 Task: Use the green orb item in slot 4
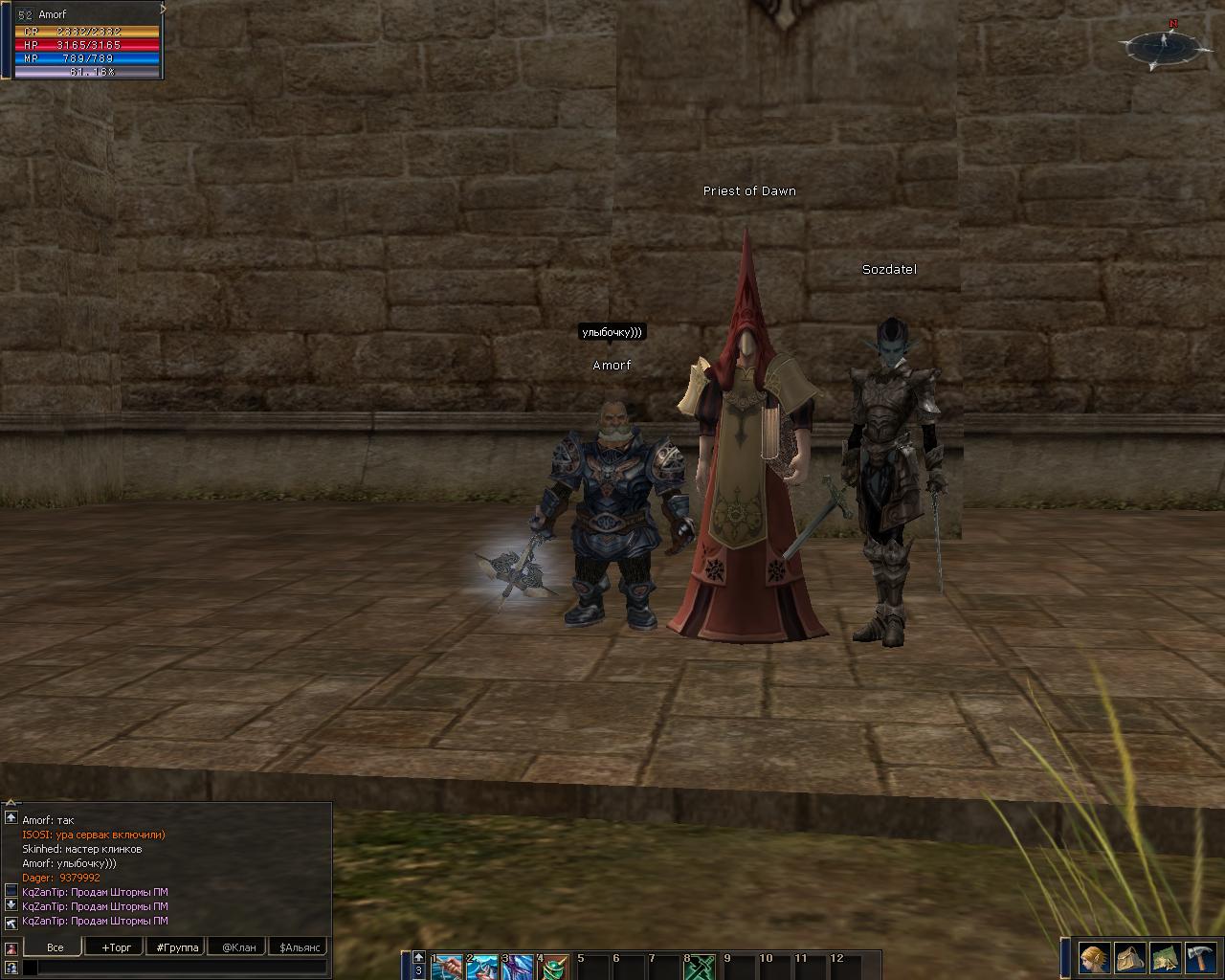coord(554,967)
